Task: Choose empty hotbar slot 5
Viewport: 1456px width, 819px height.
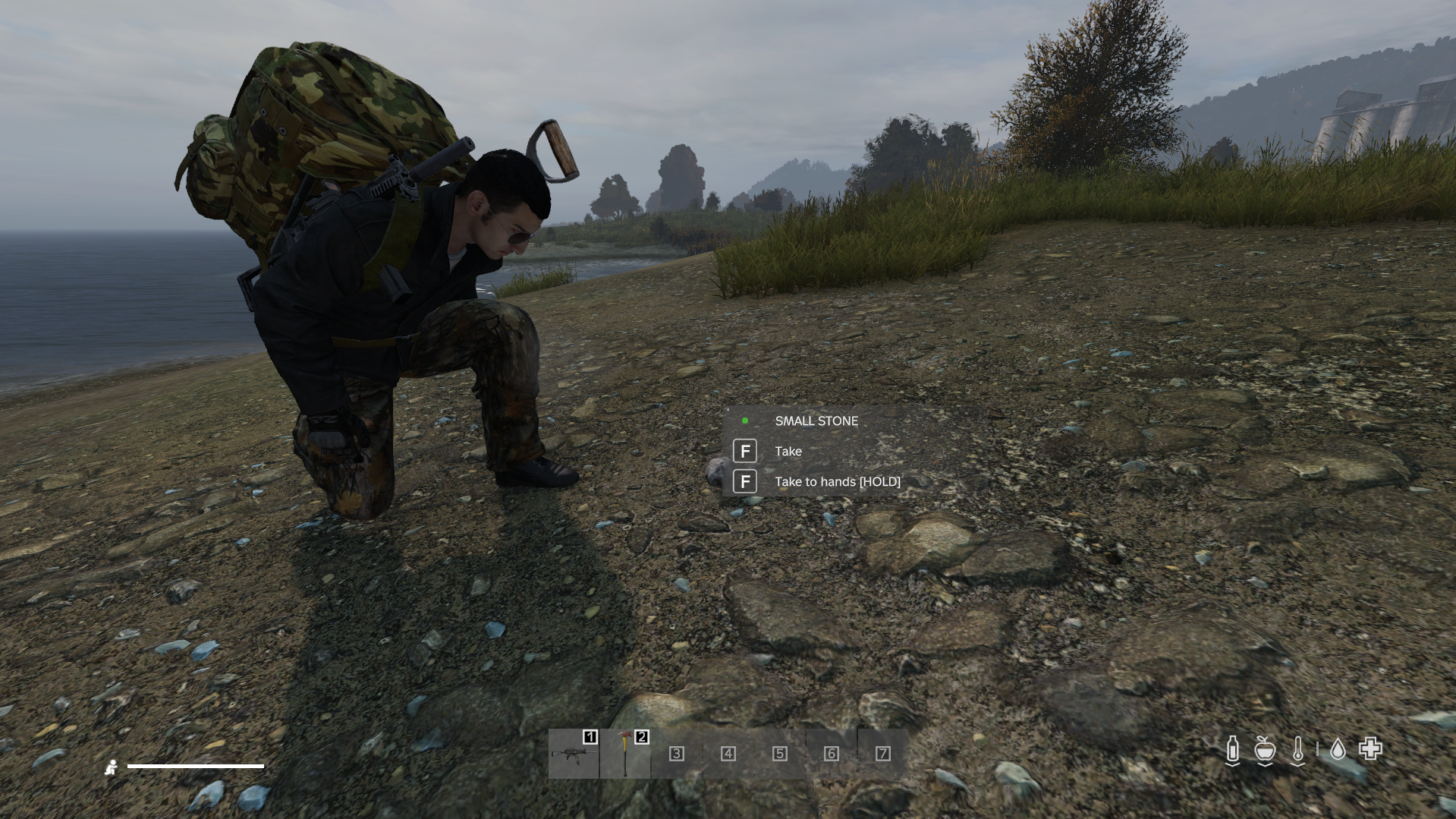Action: [x=780, y=753]
